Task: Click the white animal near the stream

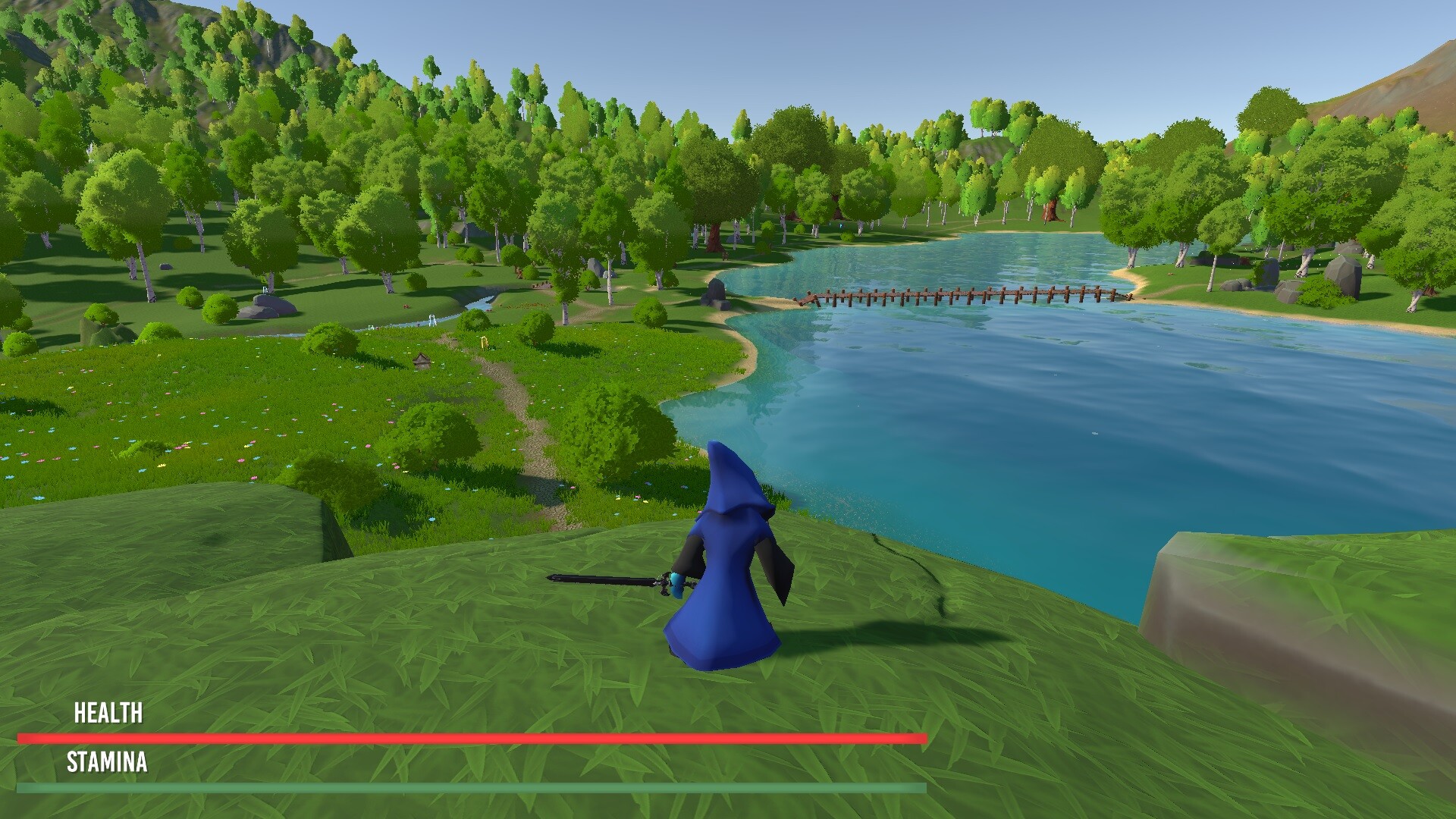Action: [431, 320]
